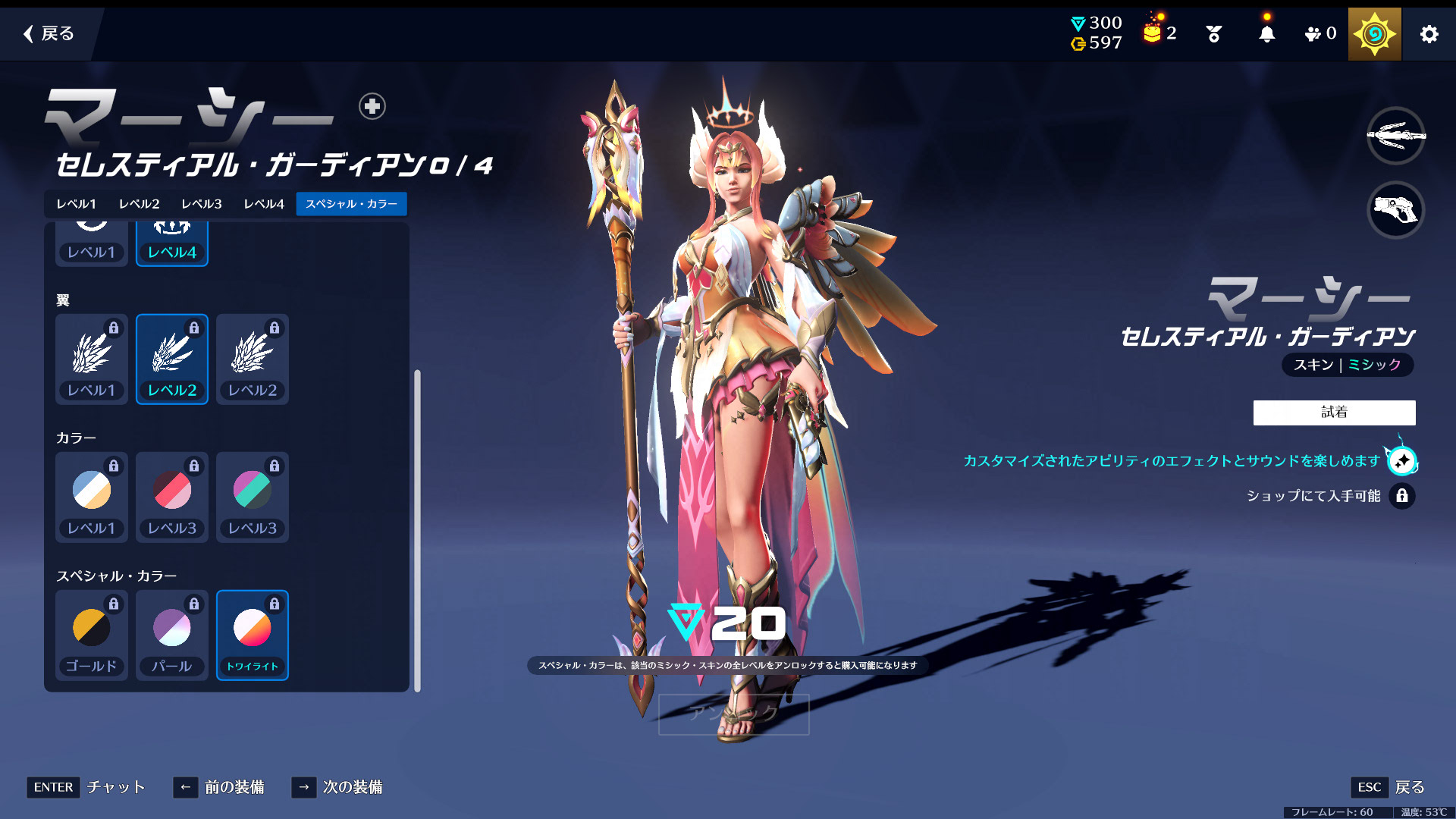Switch to the レベル1 tab

point(76,204)
